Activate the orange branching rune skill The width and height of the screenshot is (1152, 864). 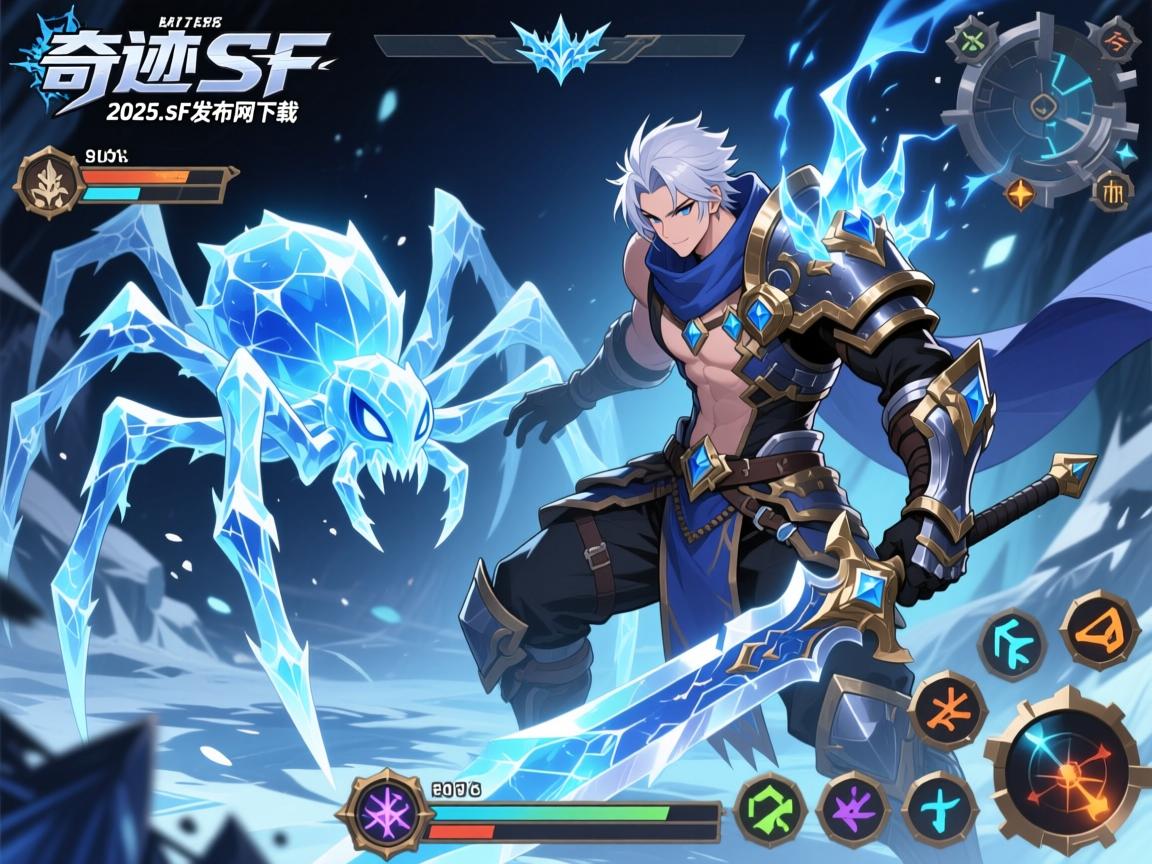[948, 709]
